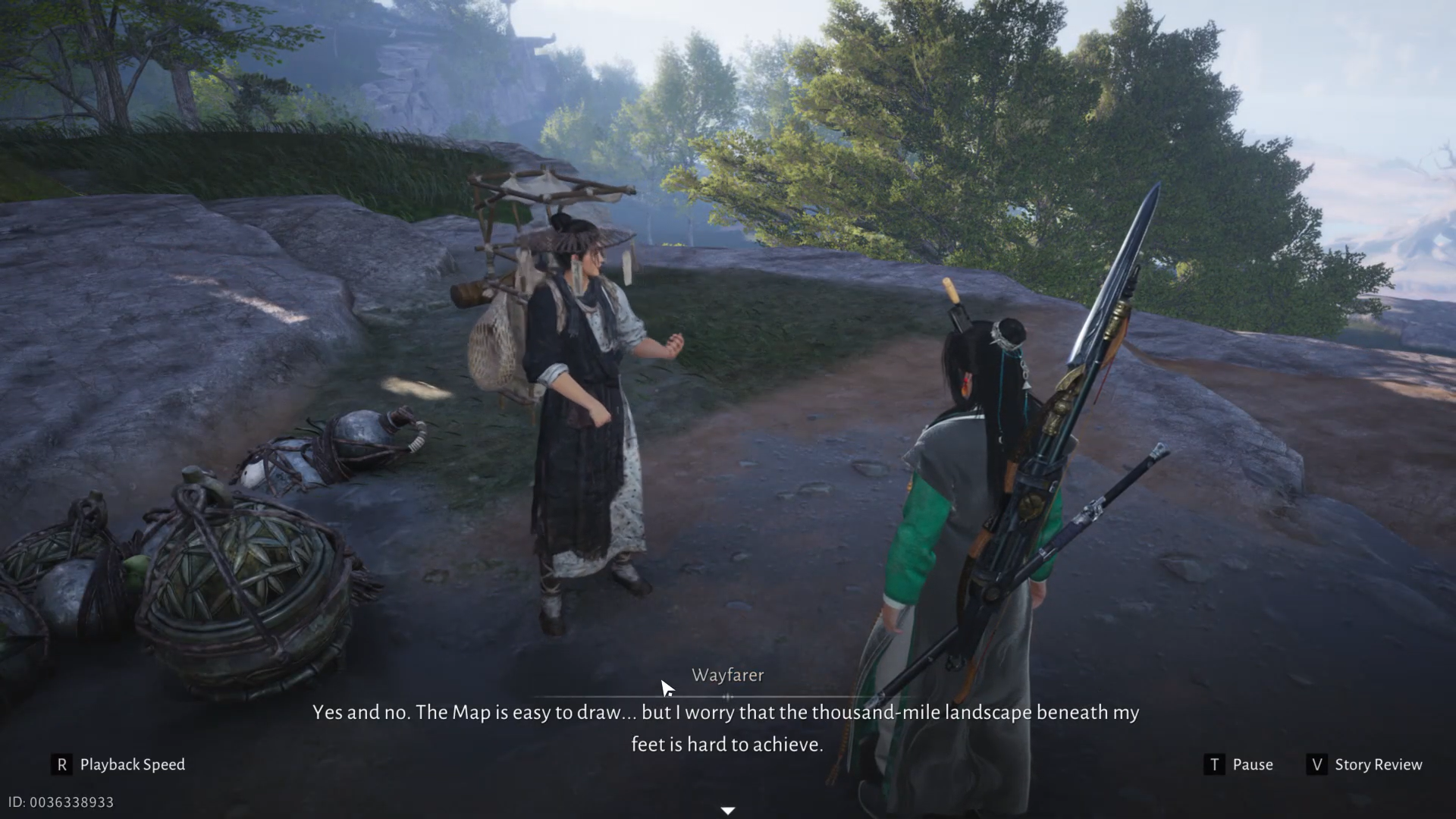Image resolution: width=1456 pixels, height=819 pixels.
Task: Advance dialogue with the down arrow
Action: (728, 811)
